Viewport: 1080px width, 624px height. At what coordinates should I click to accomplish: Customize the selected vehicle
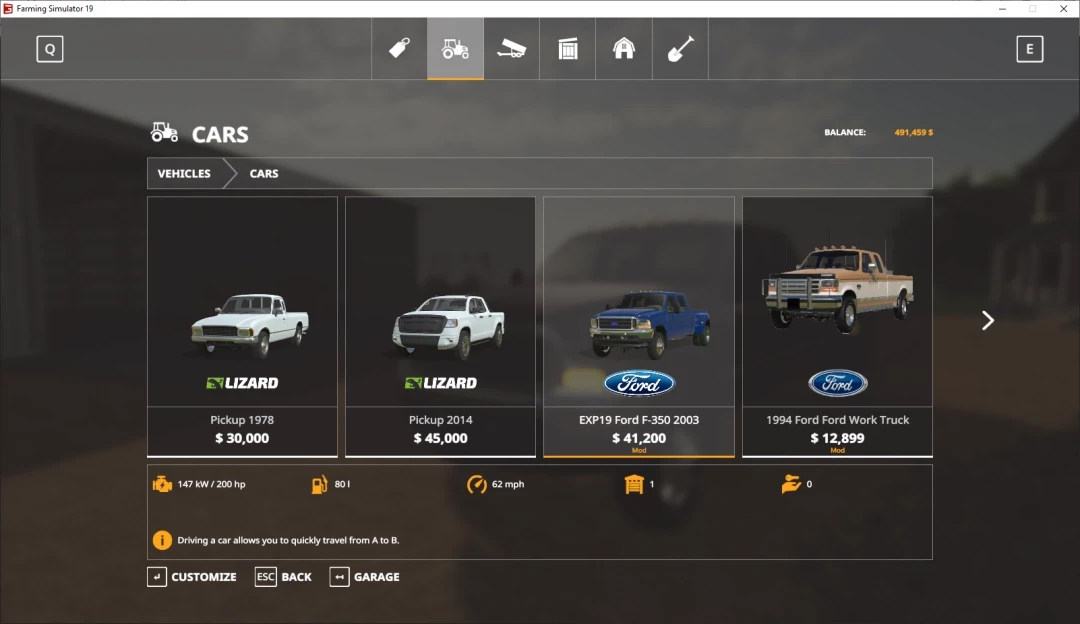tap(192, 577)
